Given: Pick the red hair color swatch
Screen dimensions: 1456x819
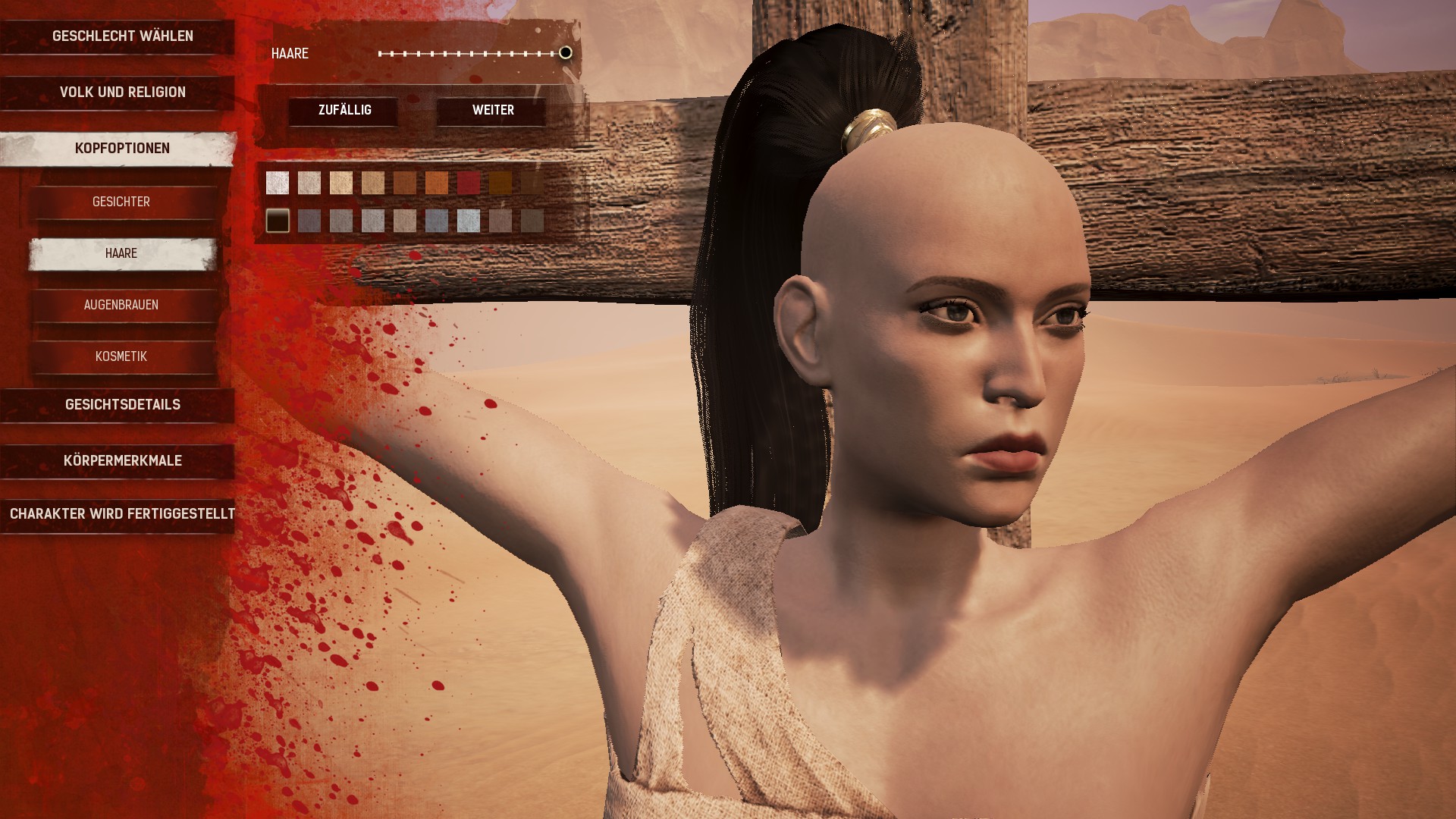Looking at the screenshot, I should 469,183.
